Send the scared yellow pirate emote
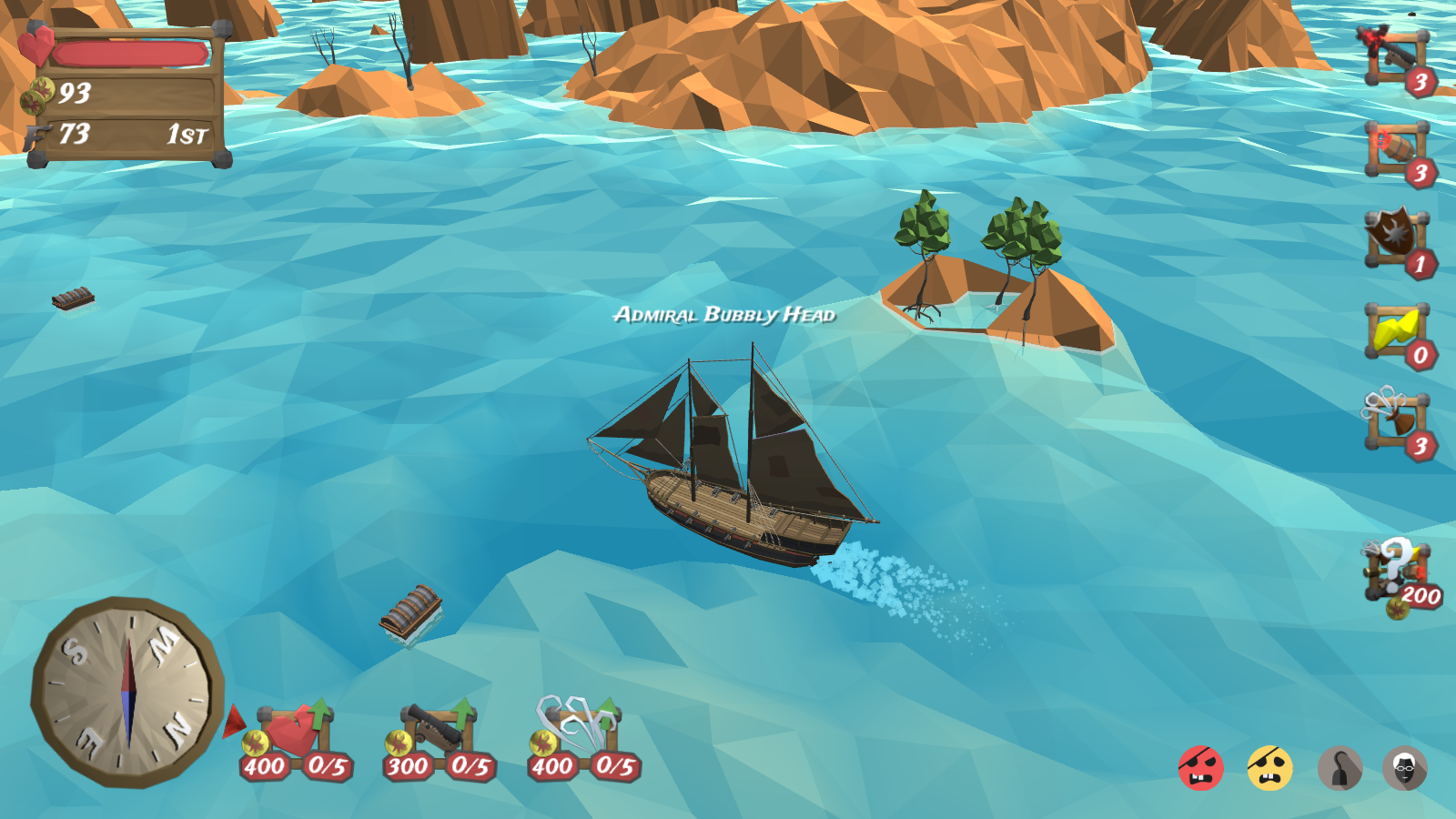This screenshot has width=1456, height=819. (1269, 768)
